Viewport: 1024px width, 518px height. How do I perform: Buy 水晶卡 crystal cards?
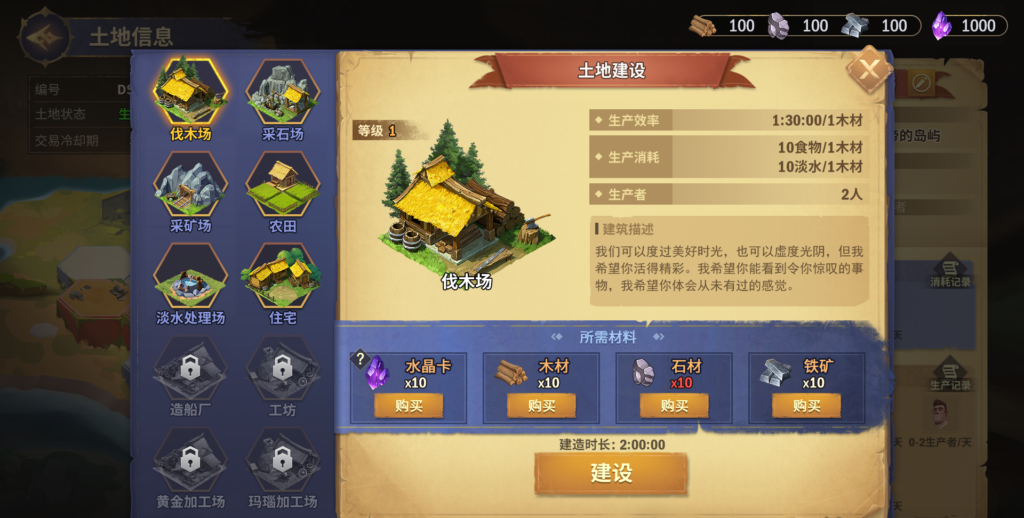409,406
